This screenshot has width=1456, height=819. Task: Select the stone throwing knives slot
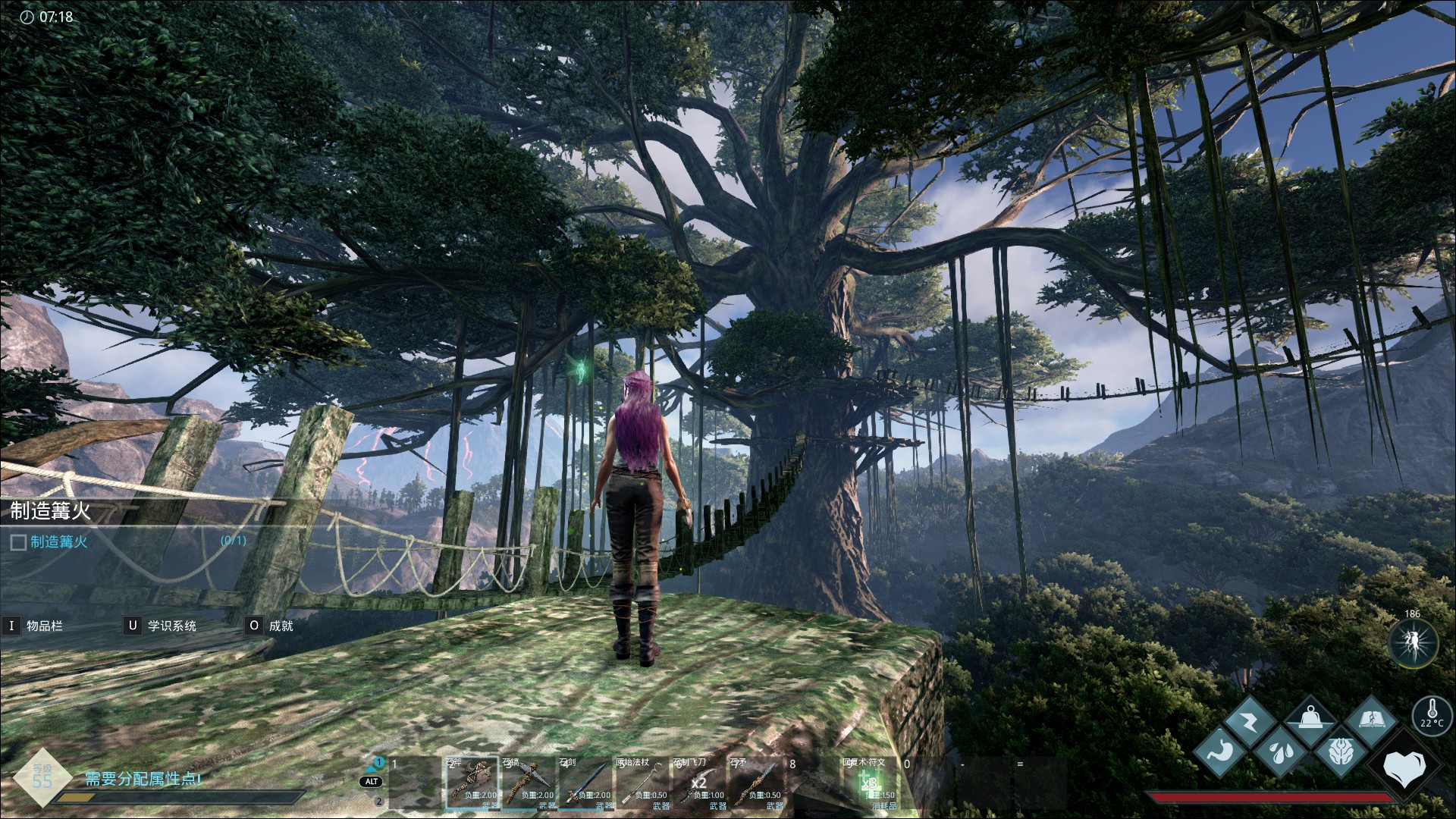pyautogui.click(x=698, y=783)
